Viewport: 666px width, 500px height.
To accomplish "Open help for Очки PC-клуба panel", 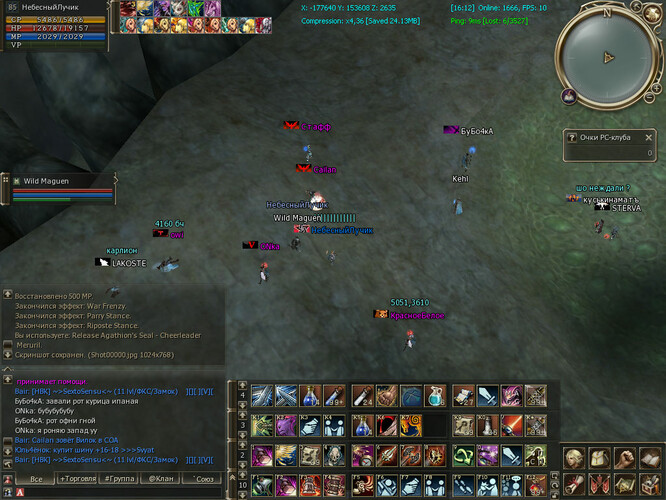I will [x=572, y=137].
